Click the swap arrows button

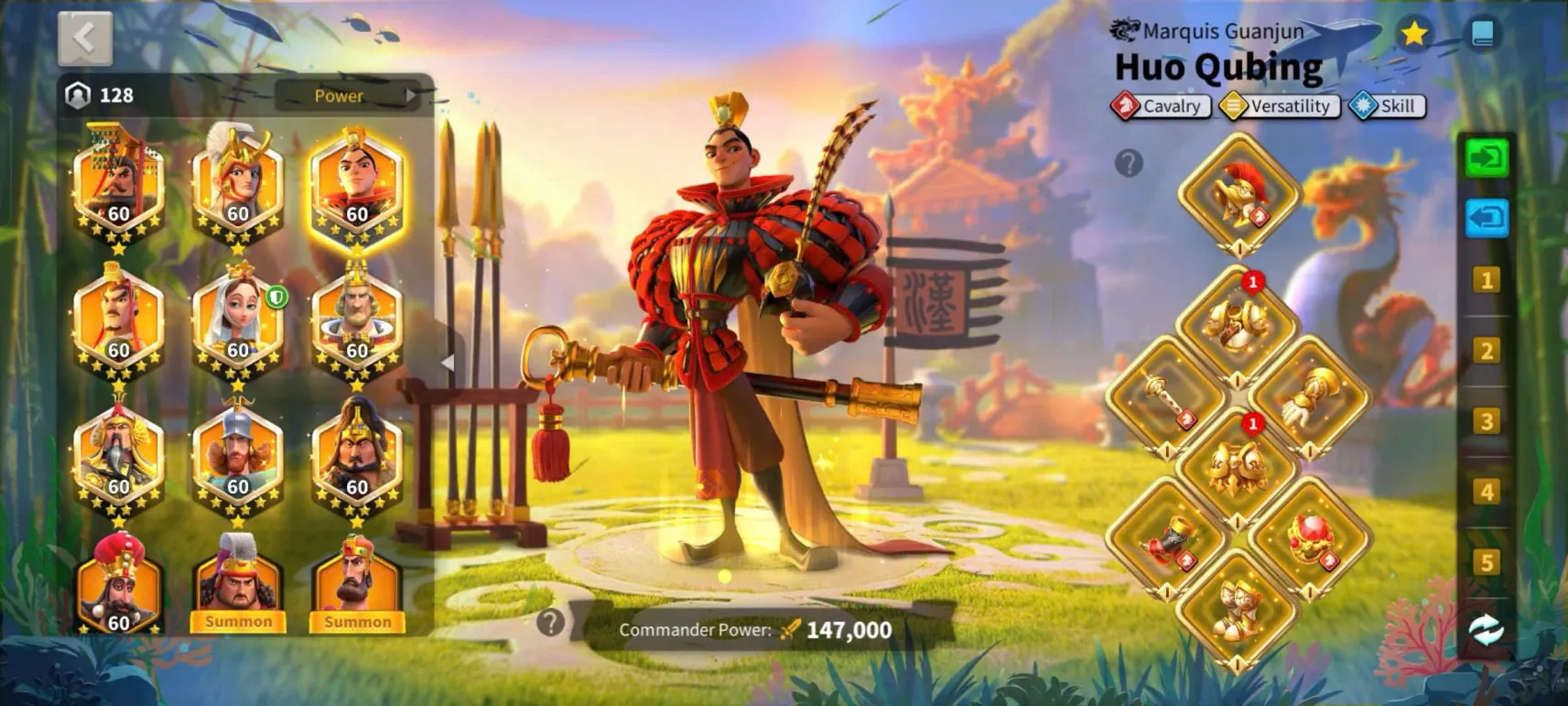click(1486, 629)
